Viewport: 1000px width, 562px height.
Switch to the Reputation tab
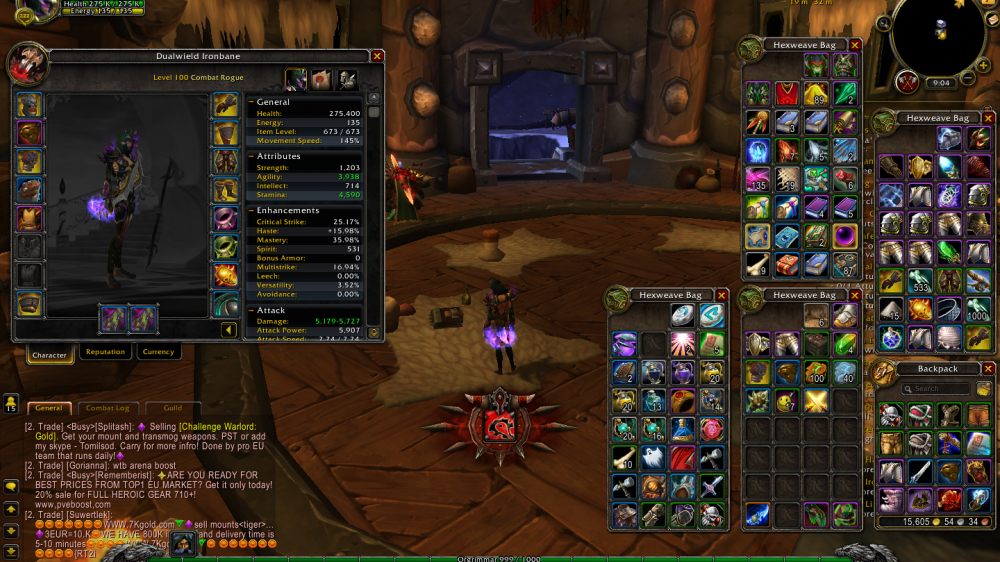[x=105, y=352]
